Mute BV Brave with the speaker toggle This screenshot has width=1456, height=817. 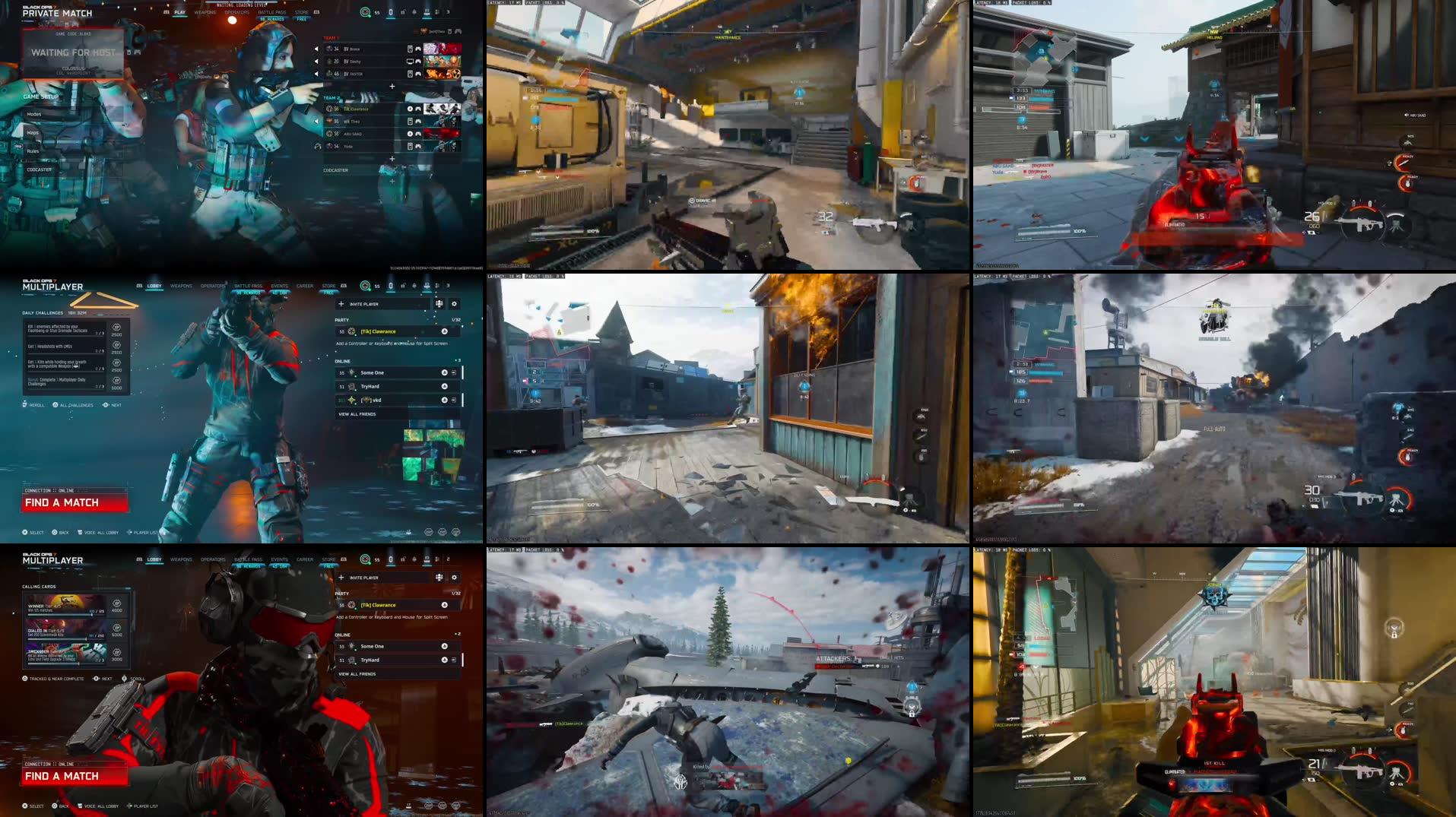316,49
